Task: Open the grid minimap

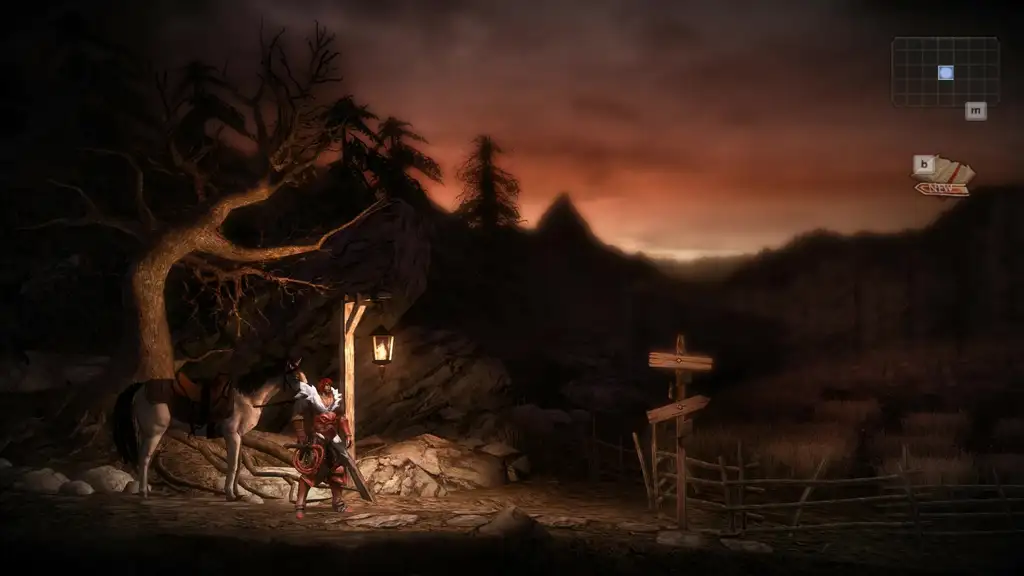Action: click(x=945, y=72)
